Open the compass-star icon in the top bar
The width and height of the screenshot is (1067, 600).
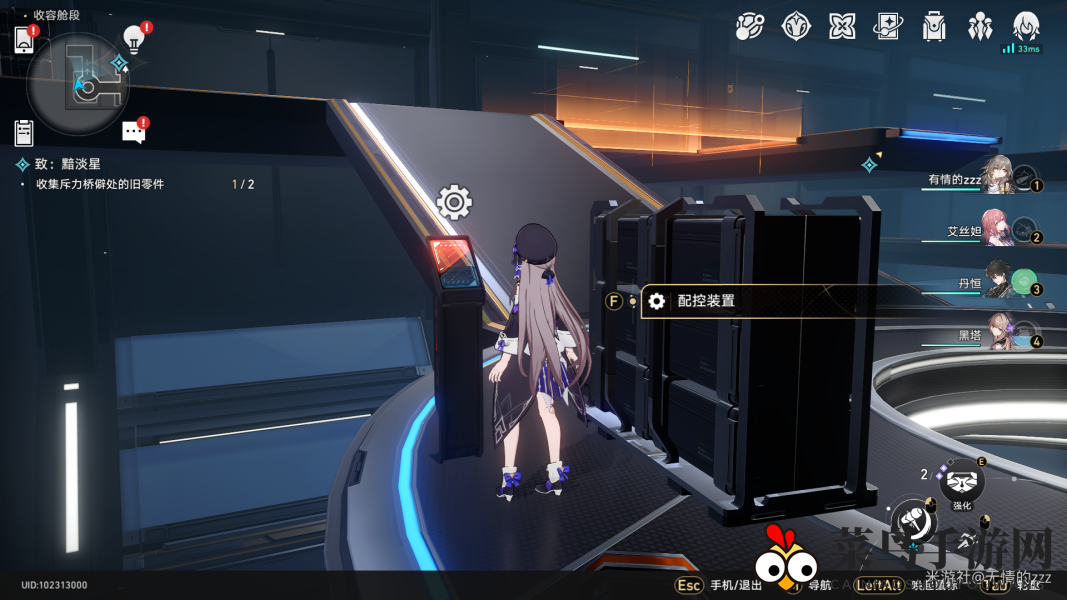pos(796,27)
